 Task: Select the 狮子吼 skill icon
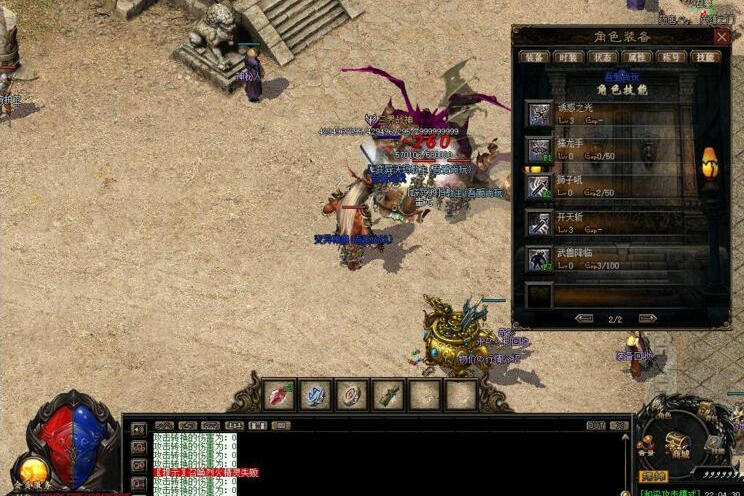[539, 187]
